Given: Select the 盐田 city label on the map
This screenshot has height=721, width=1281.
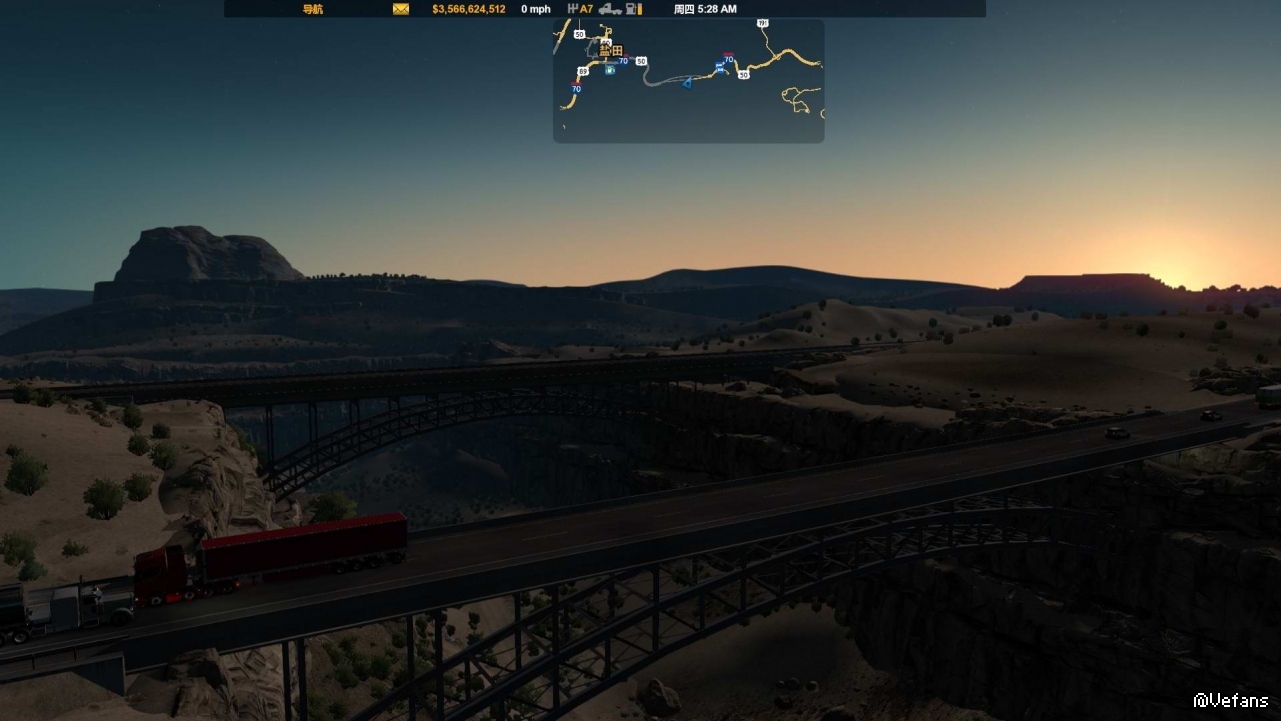Looking at the screenshot, I should (610, 50).
